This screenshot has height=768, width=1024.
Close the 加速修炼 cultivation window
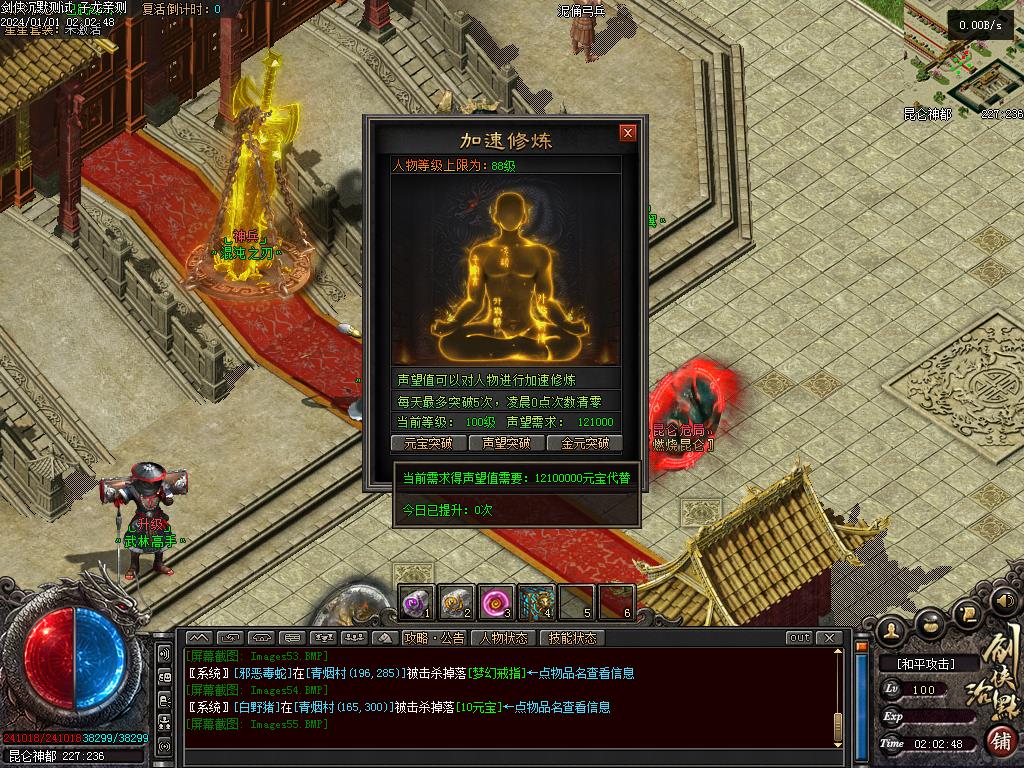point(628,133)
